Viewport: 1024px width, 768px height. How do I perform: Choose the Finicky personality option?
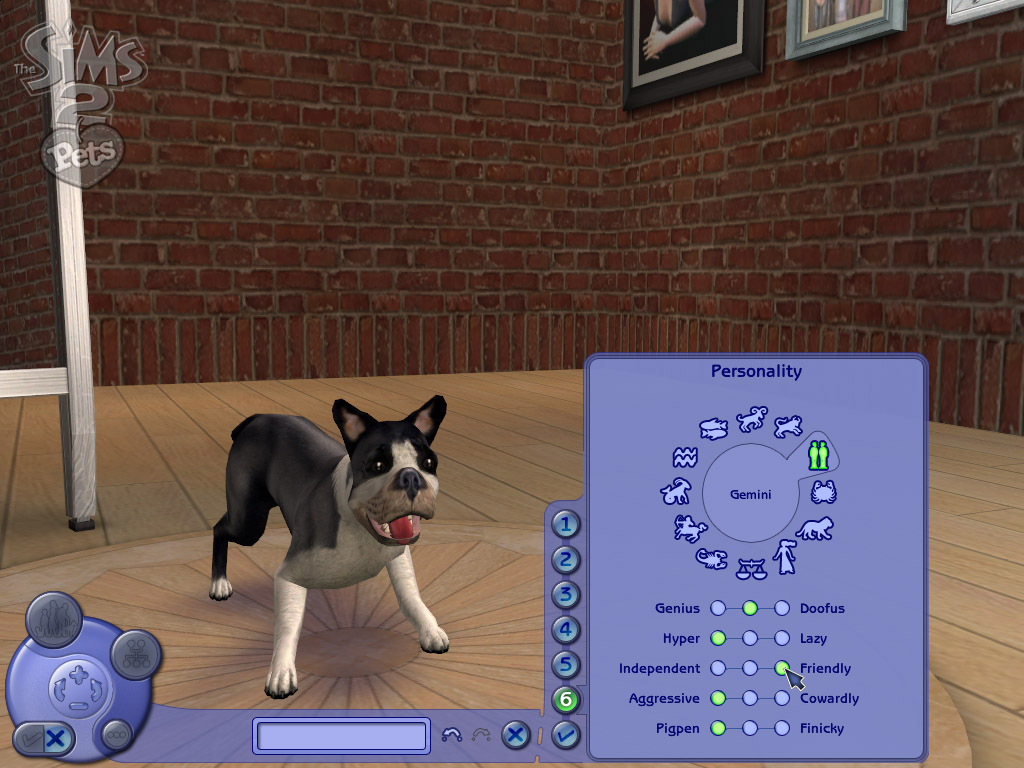782,728
